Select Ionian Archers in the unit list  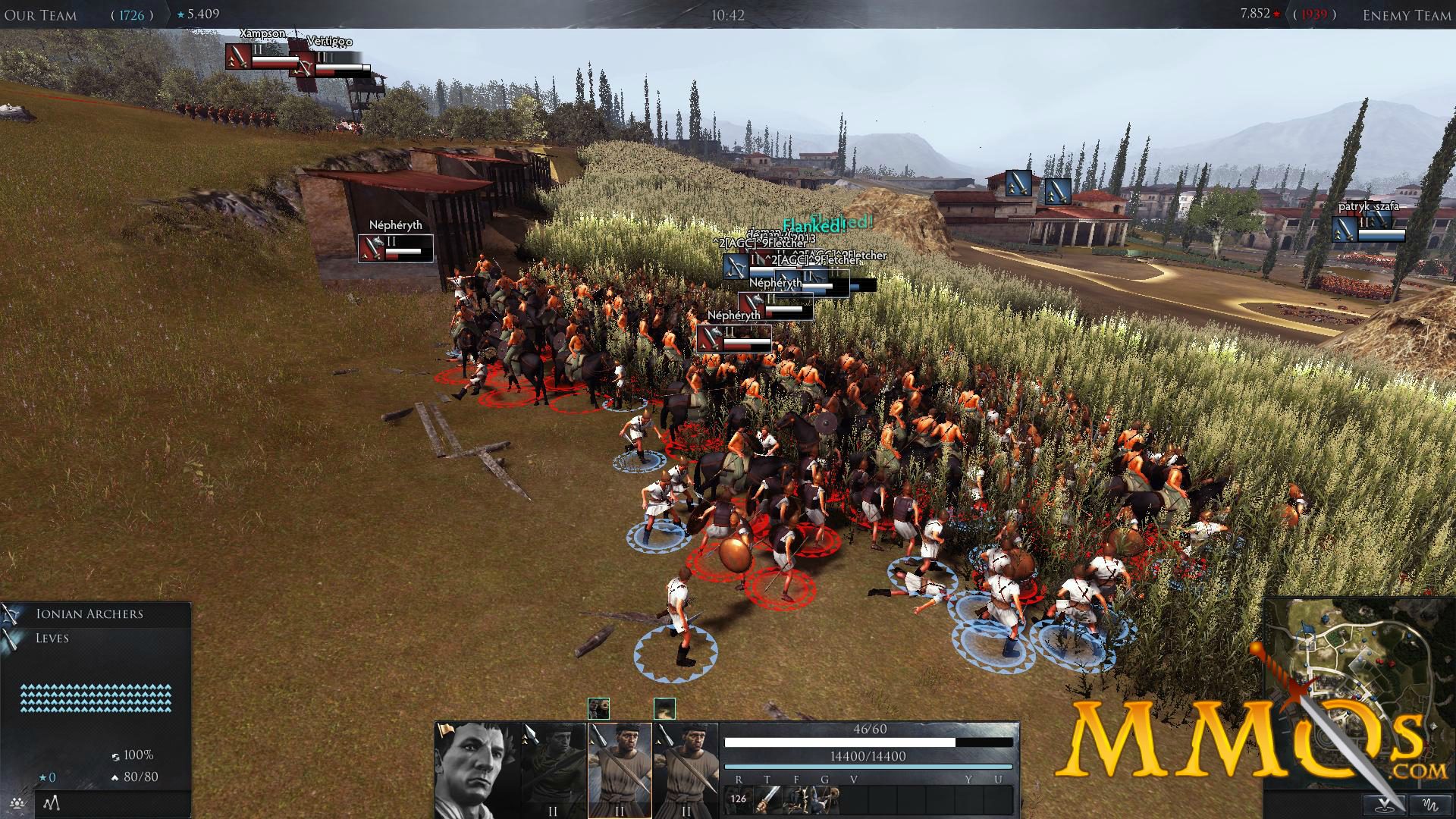coord(89,614)
